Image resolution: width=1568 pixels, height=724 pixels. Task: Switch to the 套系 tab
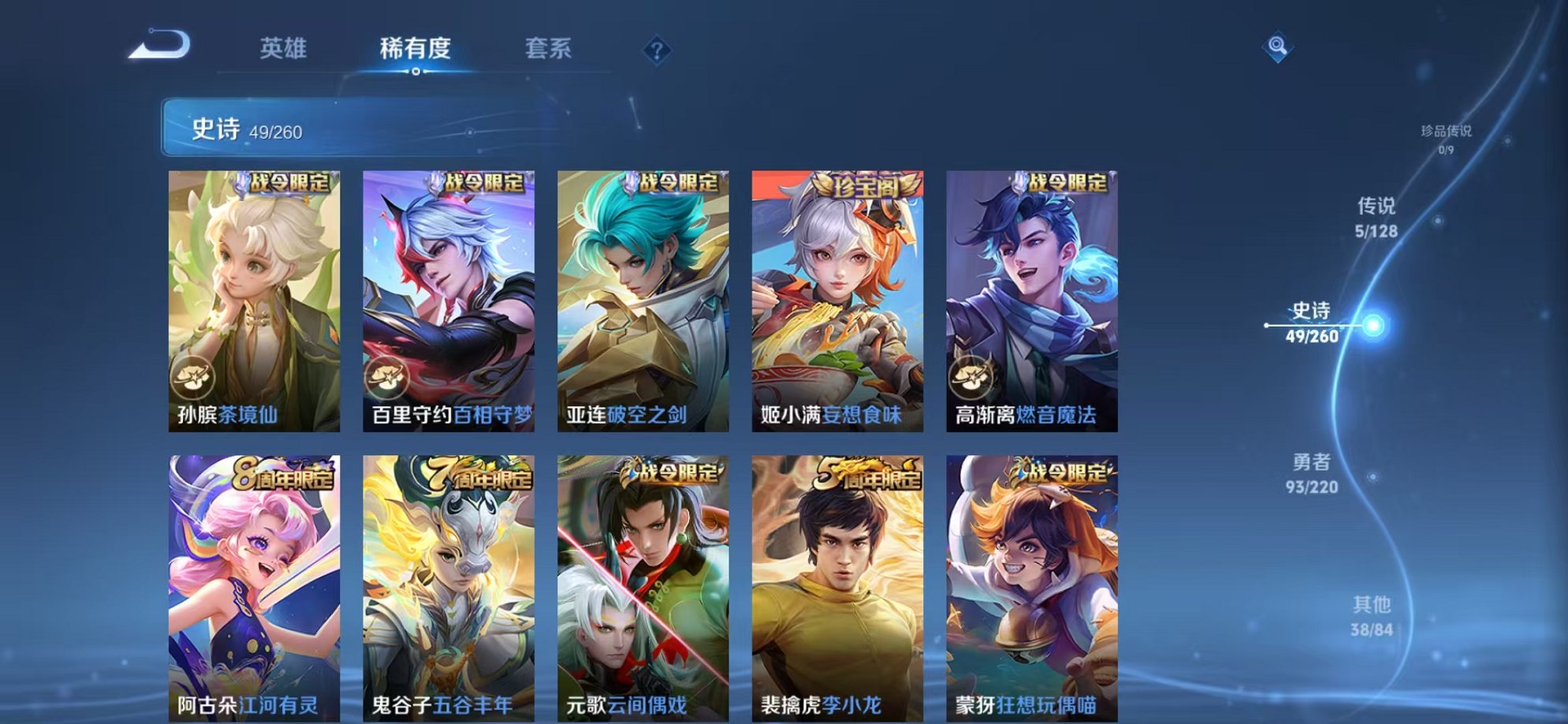click(552, 49)
